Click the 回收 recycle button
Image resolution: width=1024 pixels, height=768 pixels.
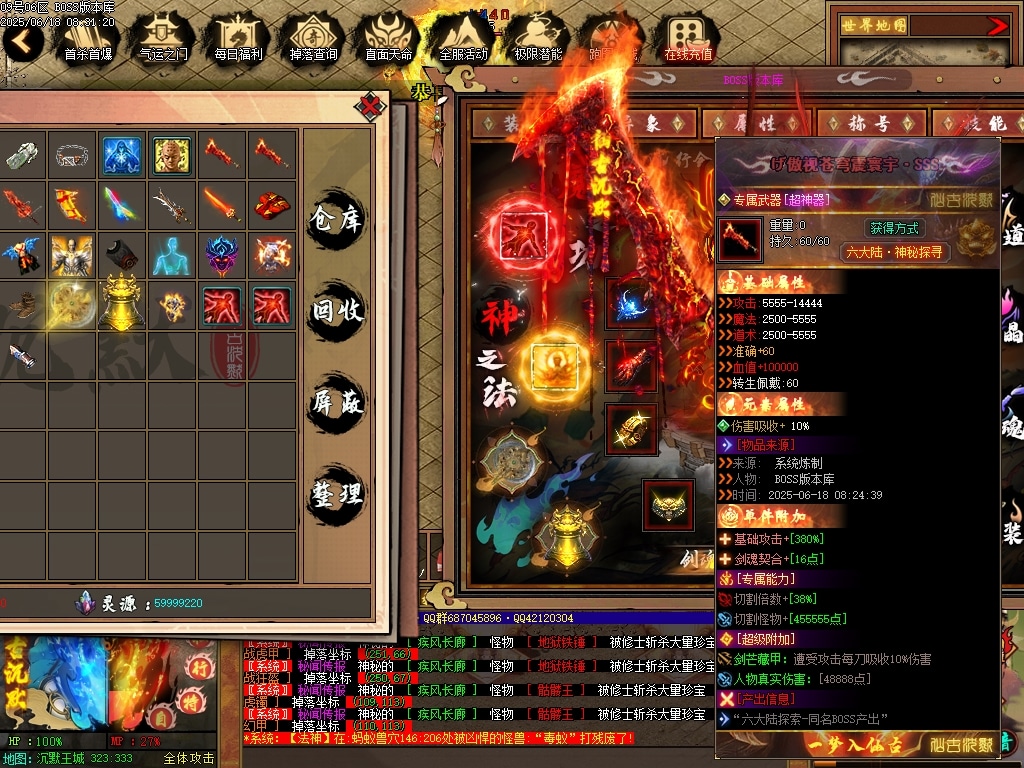[336, 310]
